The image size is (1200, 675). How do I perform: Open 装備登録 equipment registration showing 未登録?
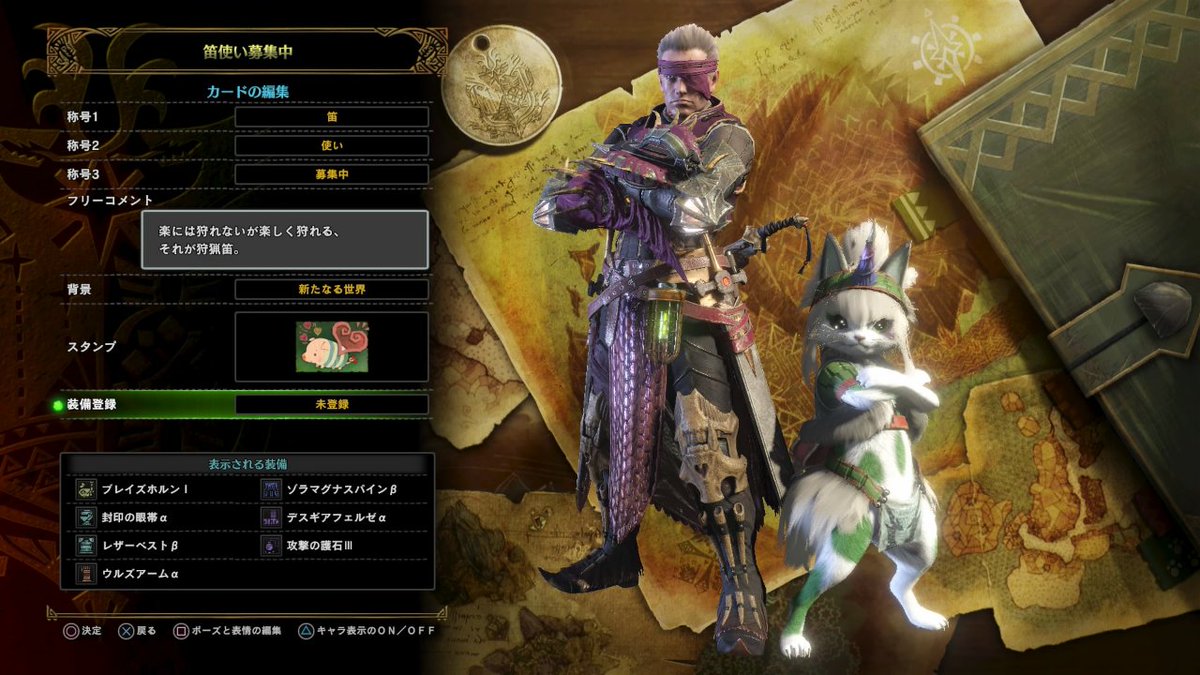click(331, 405)
